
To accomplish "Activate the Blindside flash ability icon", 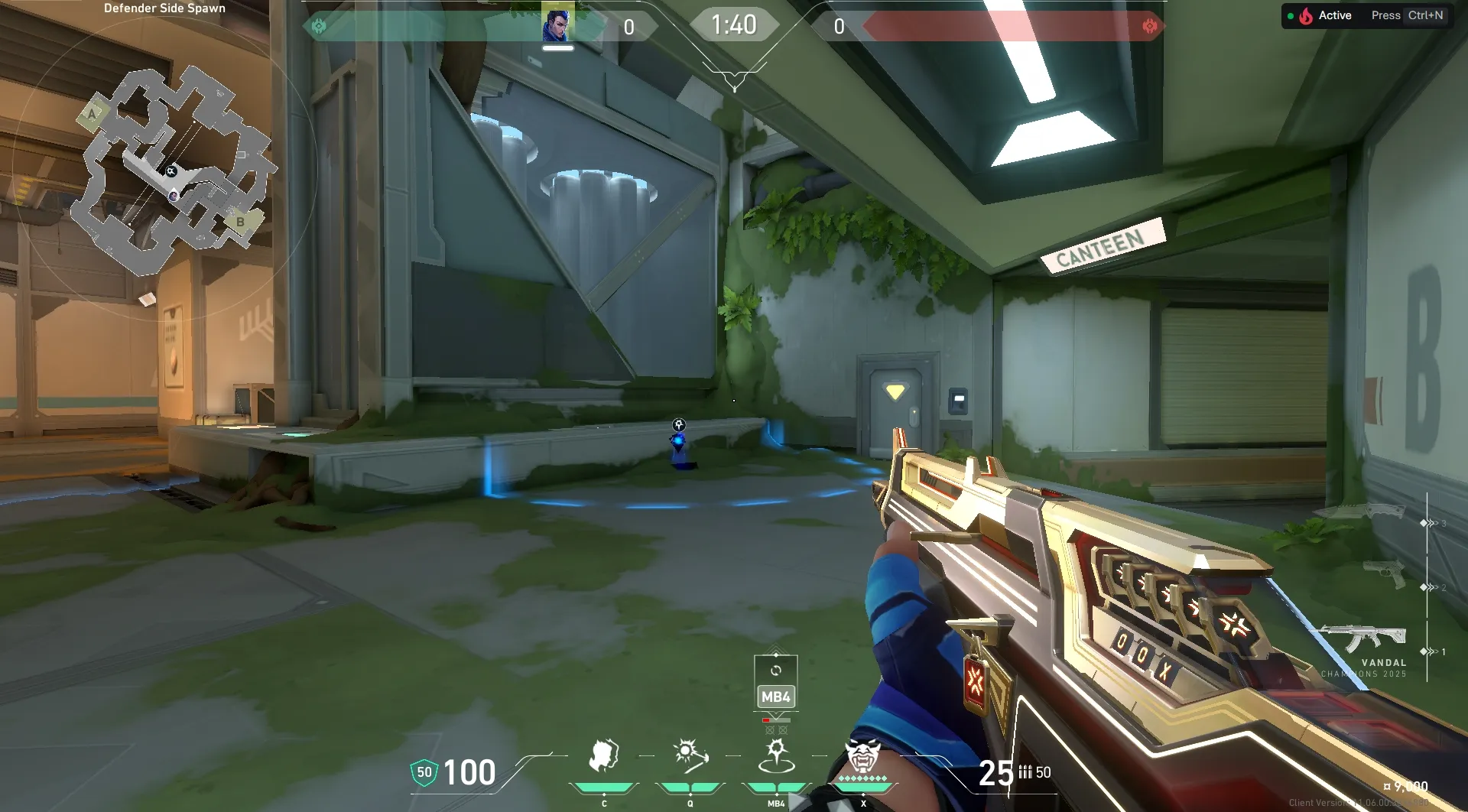I will point(690,756).
